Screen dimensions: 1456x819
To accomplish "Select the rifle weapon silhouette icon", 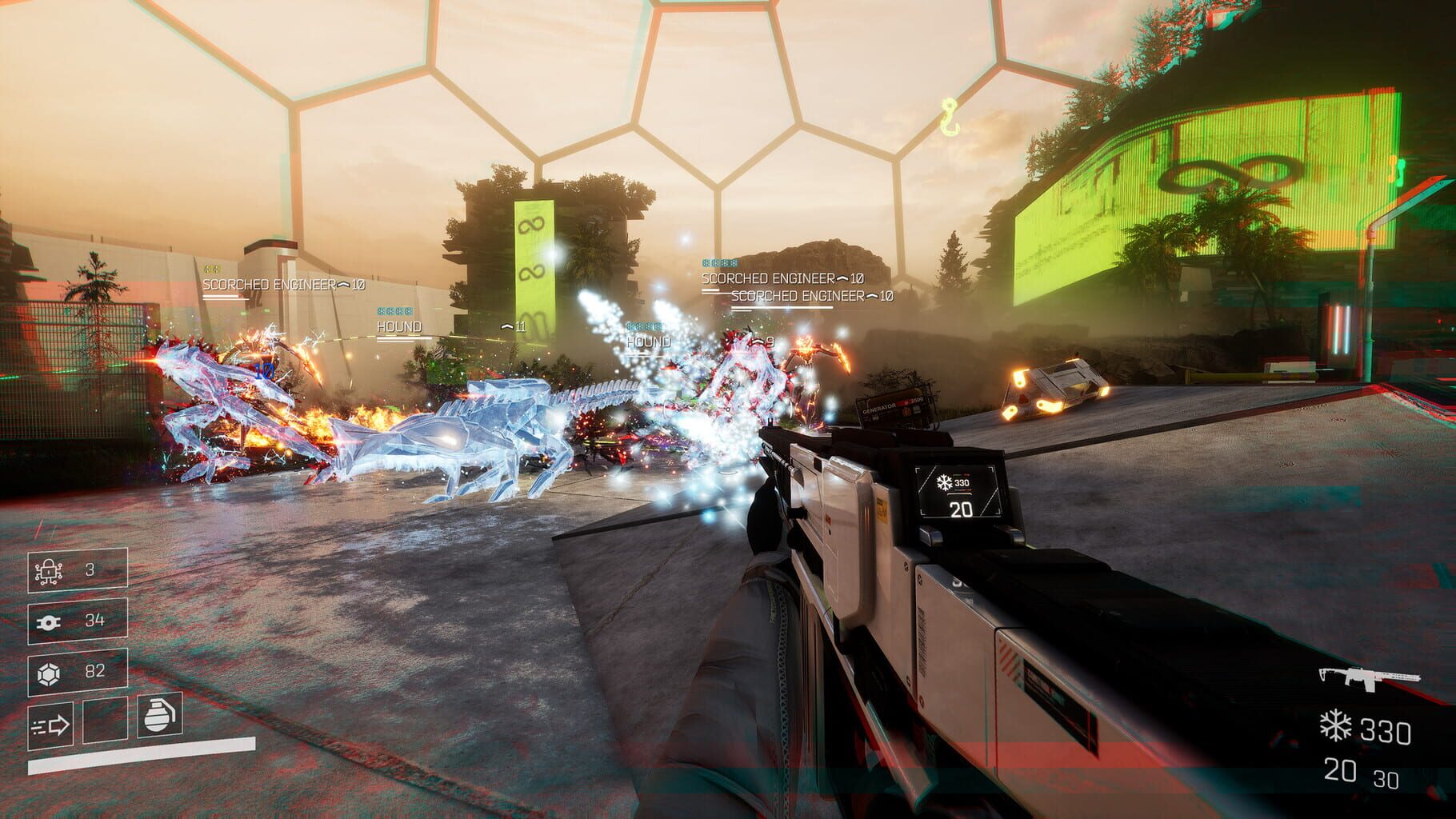I will [x=1370, y=678].
